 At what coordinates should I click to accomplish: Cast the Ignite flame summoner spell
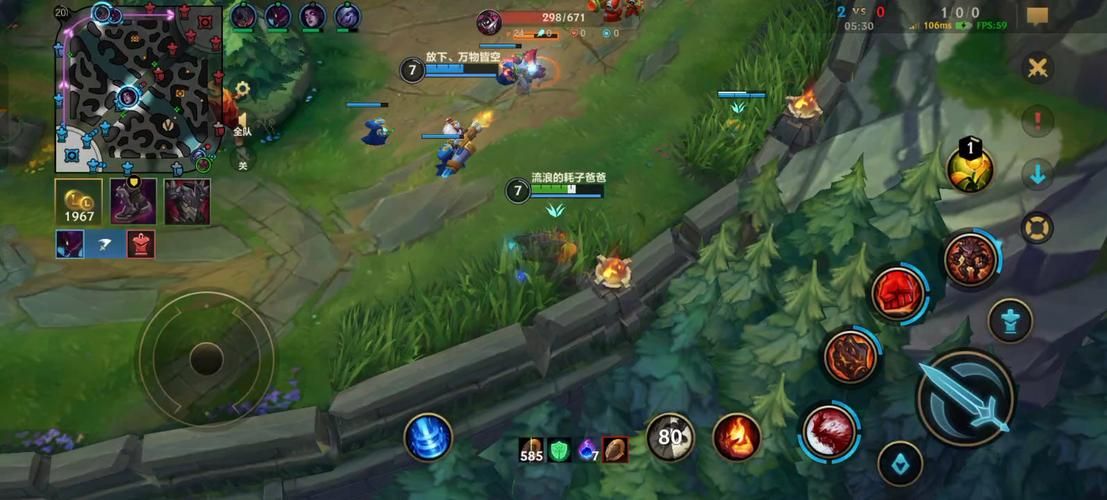[736, 437]
